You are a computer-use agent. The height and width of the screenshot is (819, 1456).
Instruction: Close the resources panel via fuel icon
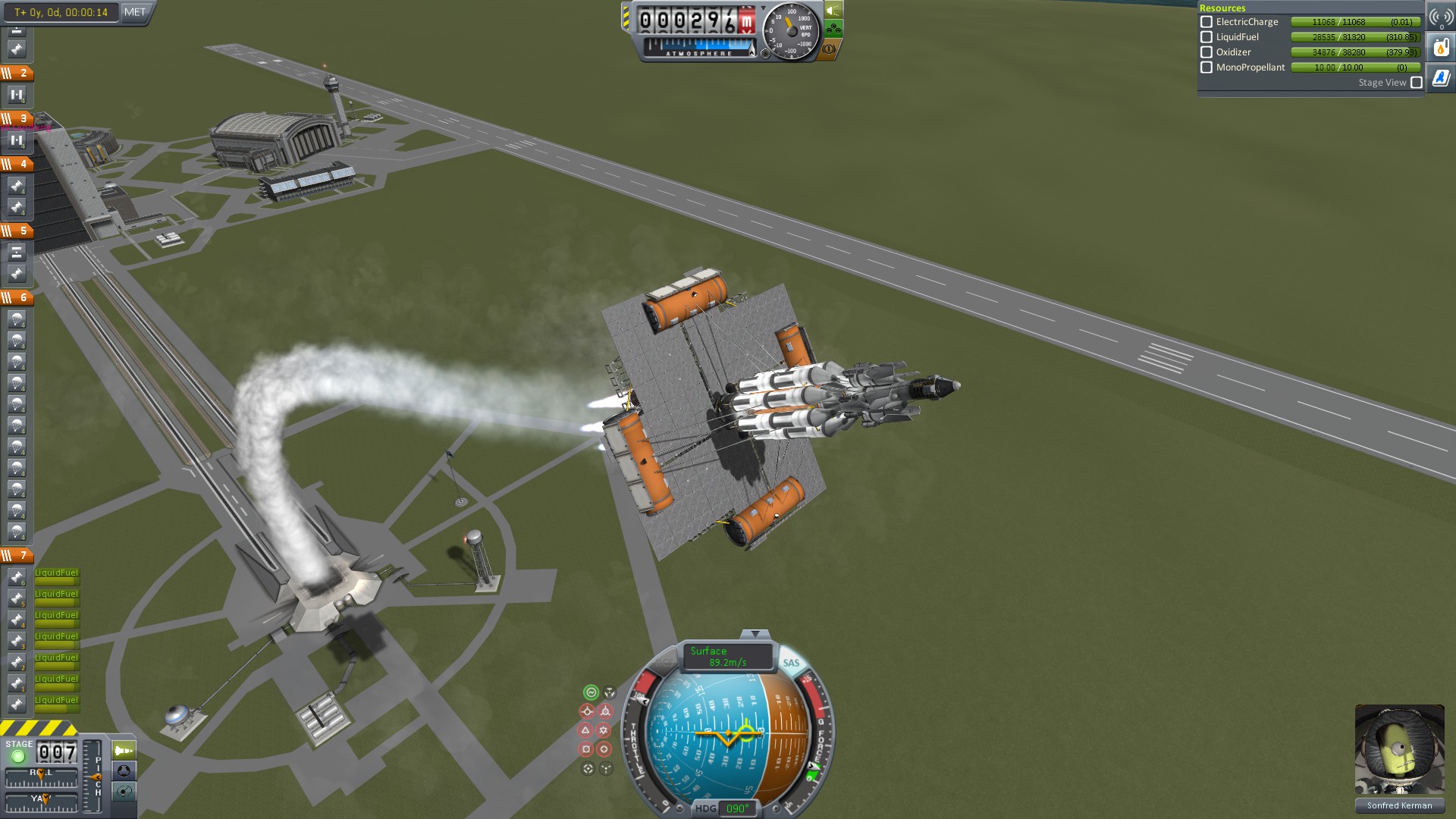tap(1441, 48)
